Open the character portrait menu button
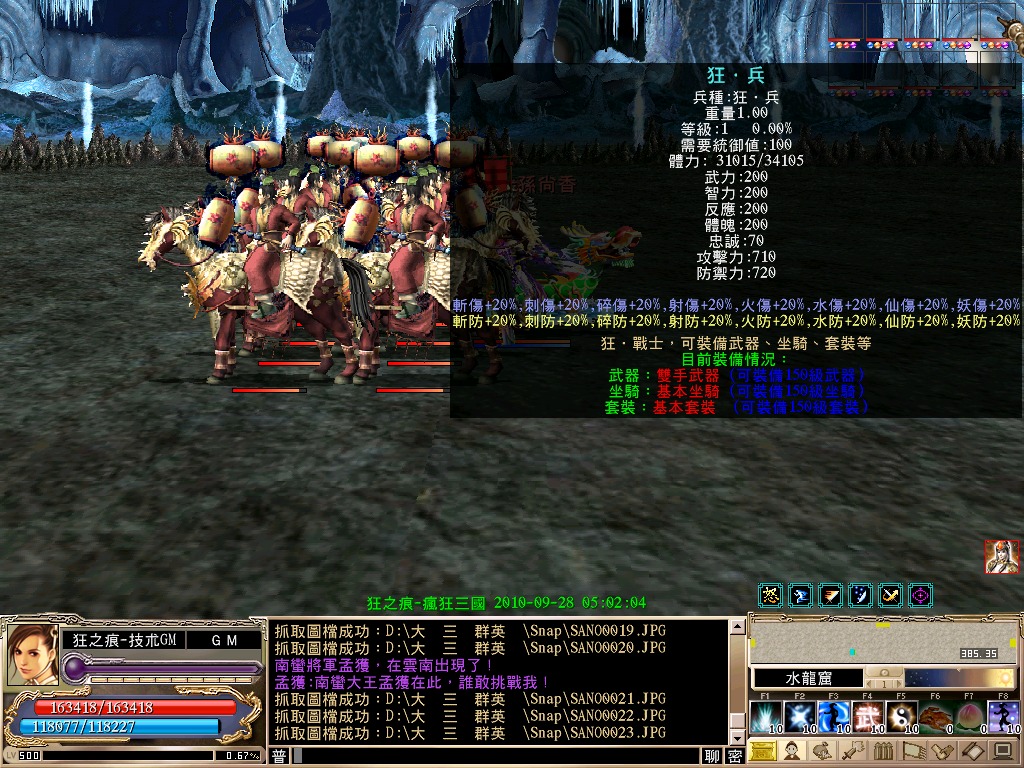This screenshot has height=768, width=1024. click(792, 751)
